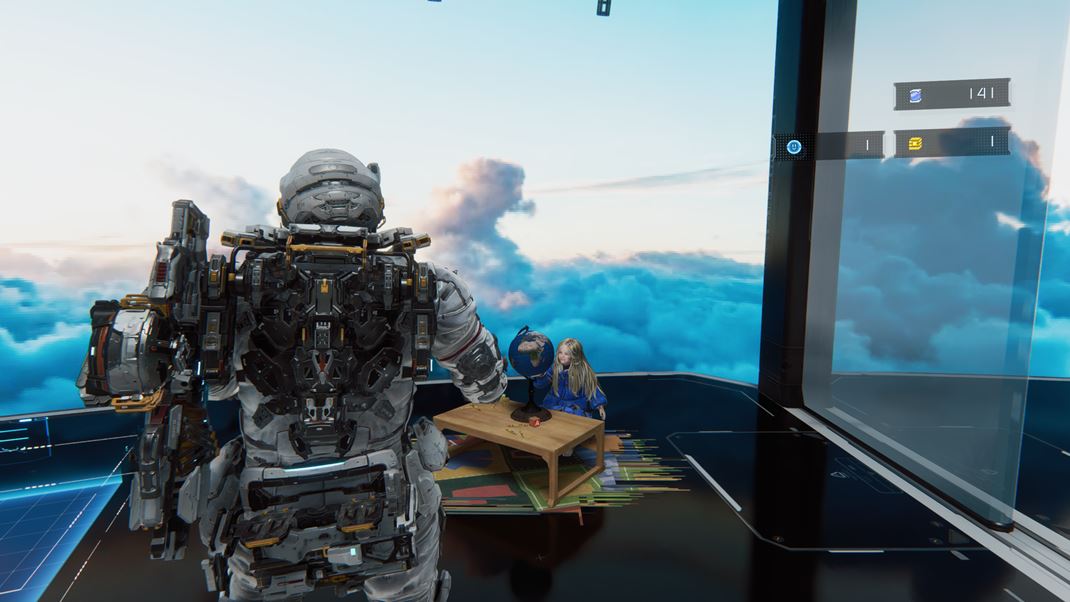Click the round blue face token icon
Viewport: 1070px width, 602px height.
(x=794, y=146)
